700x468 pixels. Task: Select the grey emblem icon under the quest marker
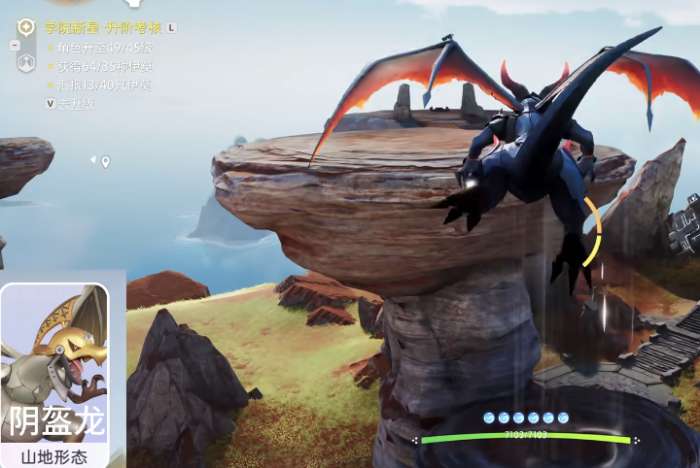27,62
